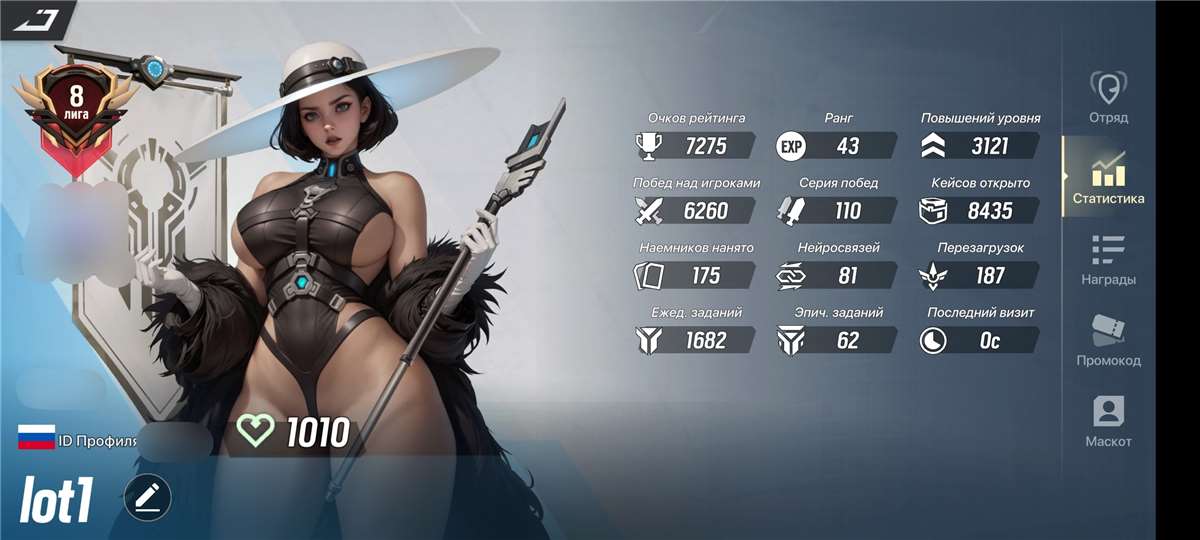
Task: Show the Награды tab
Action: (x=1108, y=260)
